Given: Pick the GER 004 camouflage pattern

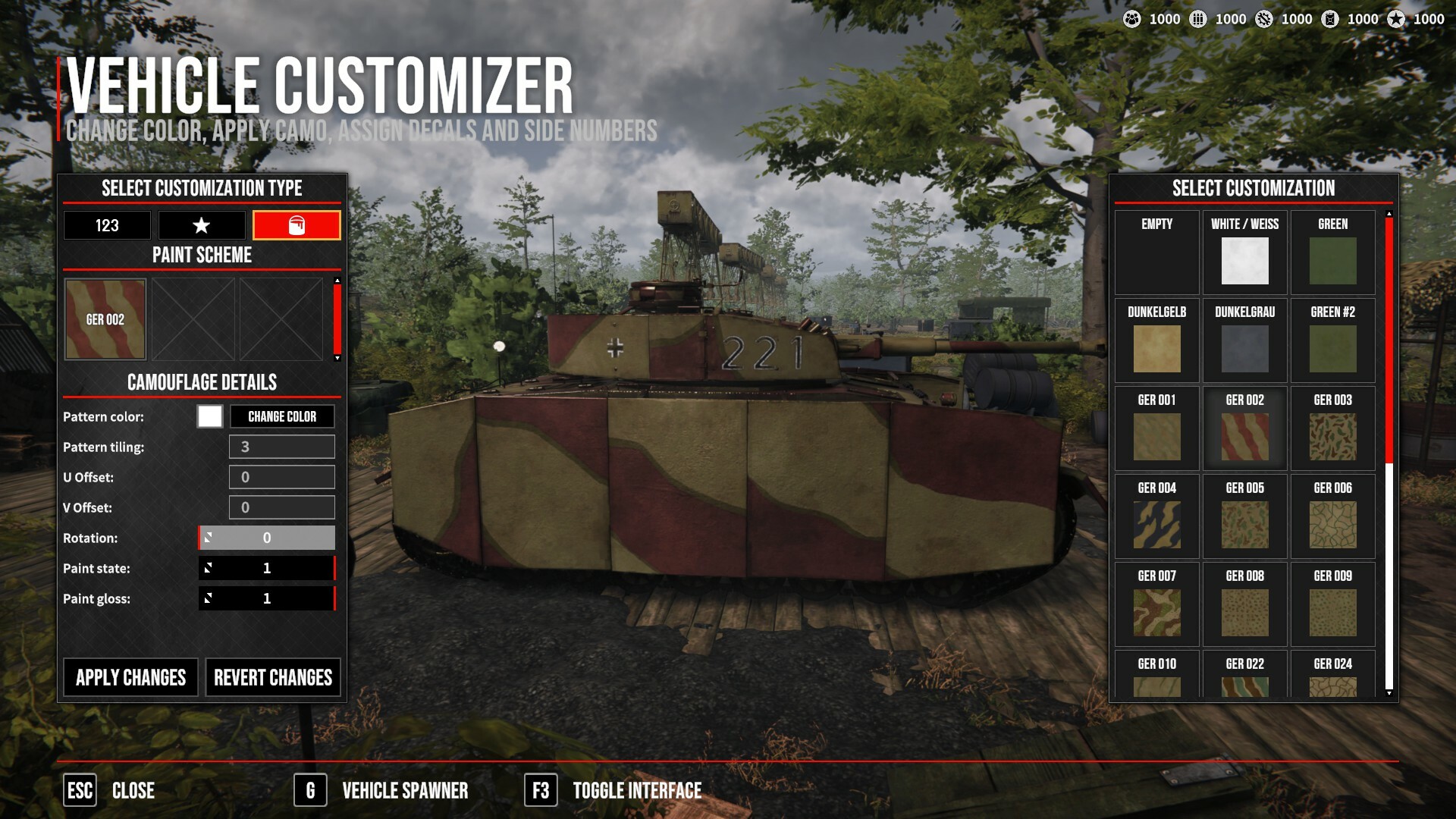Looking at the screenshot, I should [x=1156, y=517].
